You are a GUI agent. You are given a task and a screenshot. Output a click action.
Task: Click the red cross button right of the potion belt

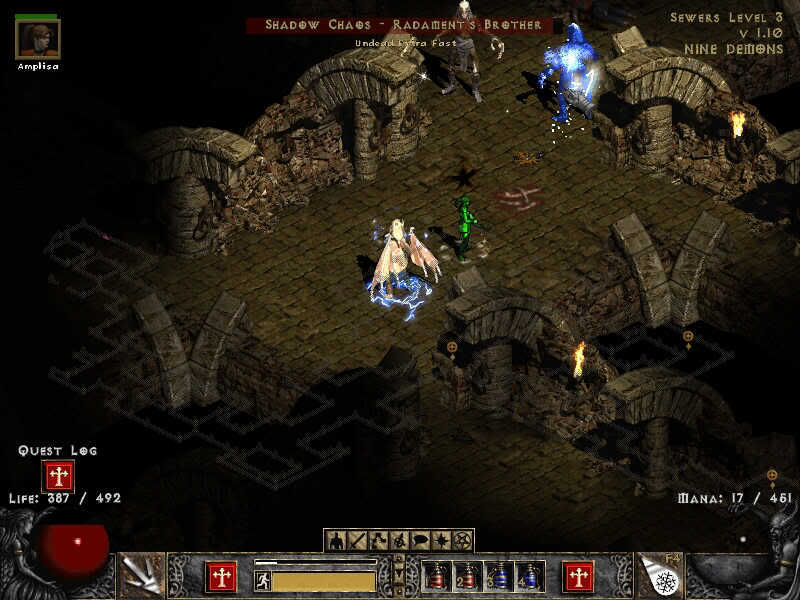[x=579, y=576]
